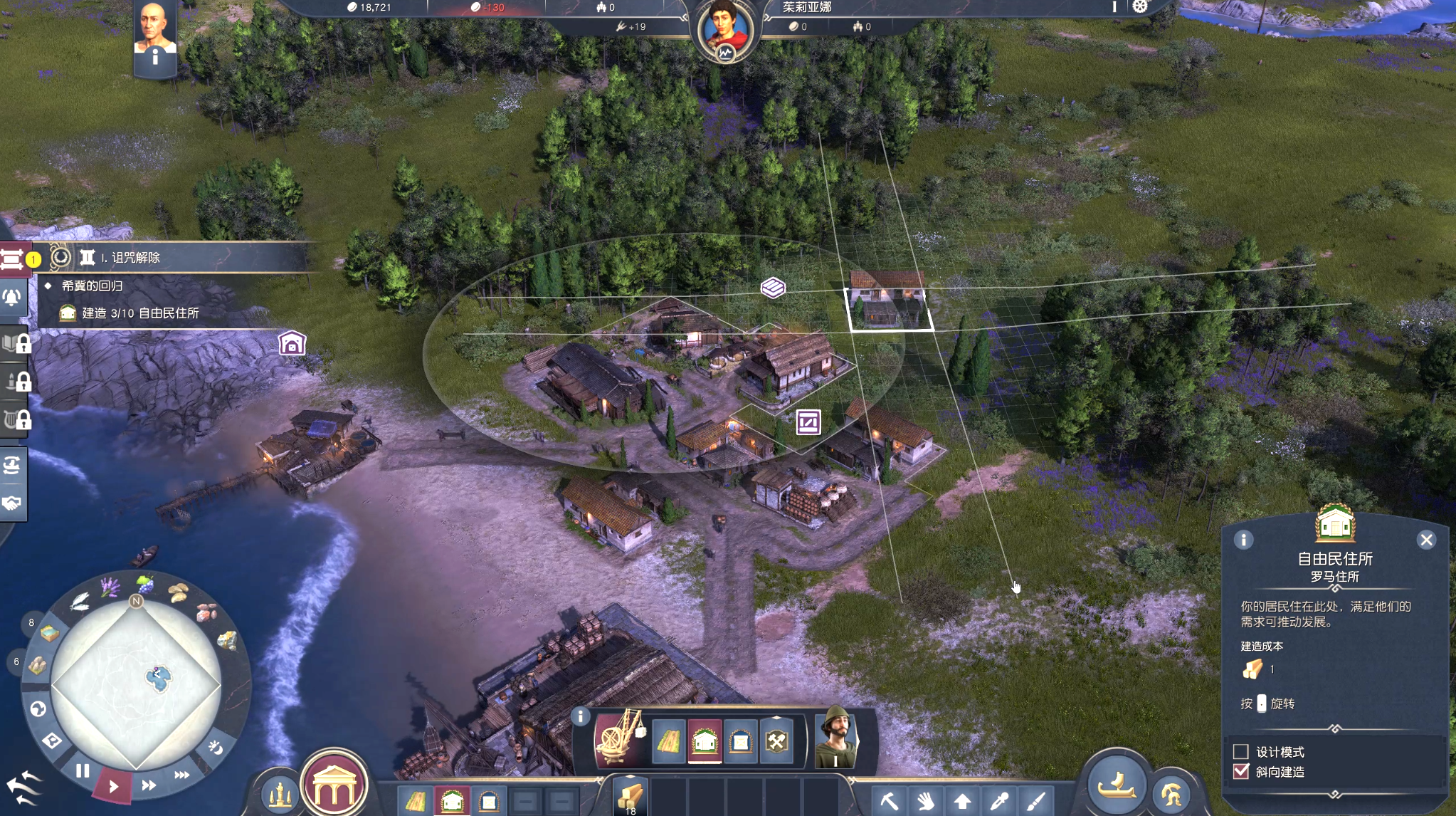Image resolution: width=1456 pixels, height=816 pixels.
Task: Choose the warehouse building slot
Action: 740,741
